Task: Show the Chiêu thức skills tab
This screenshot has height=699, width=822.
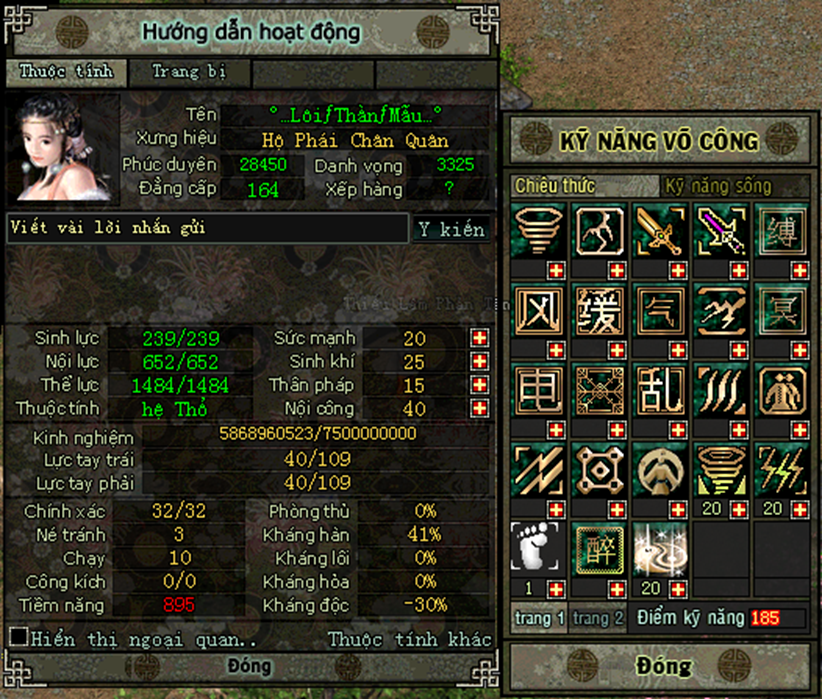Action: pyautogui.click(x=556, y=186)
